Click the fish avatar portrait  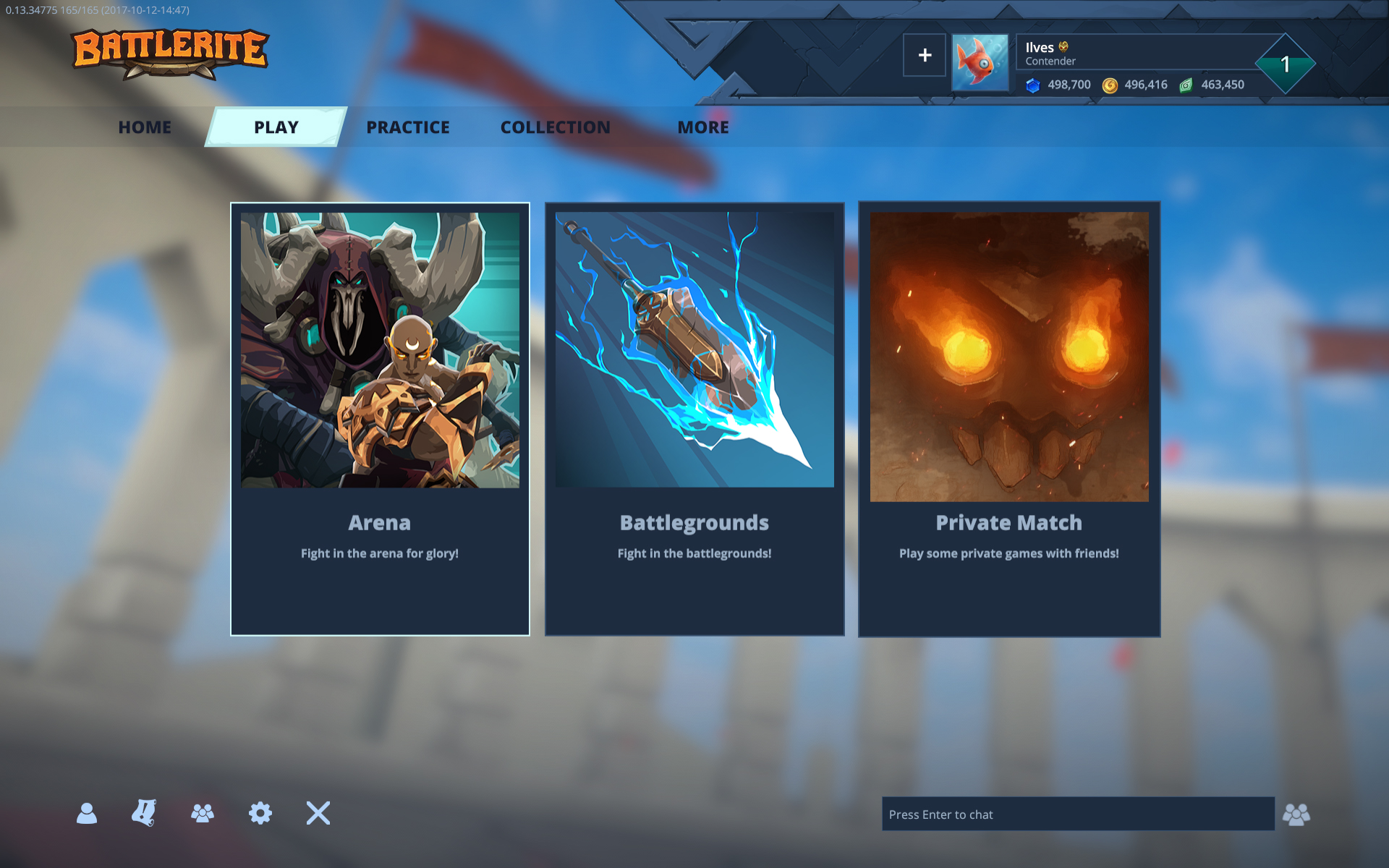tap(980, 61)
